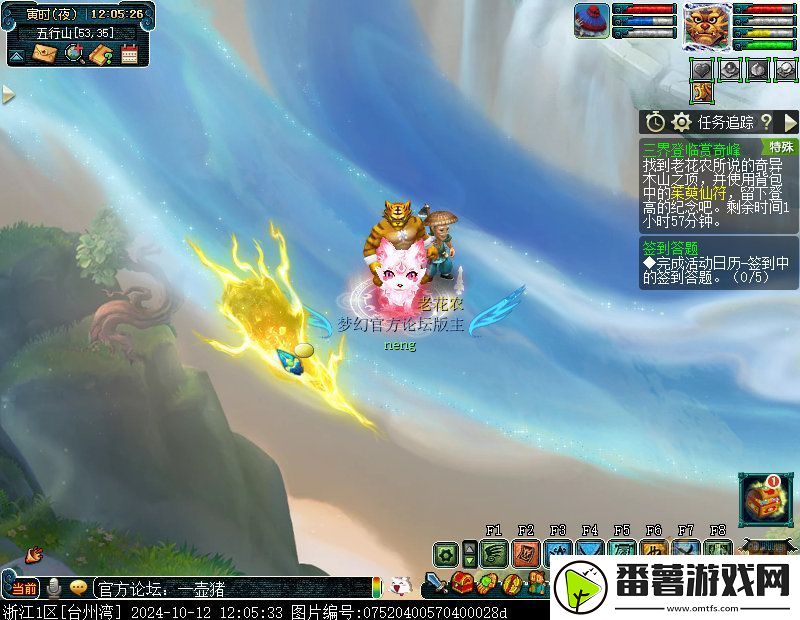
Task: Collapse the quest tracker with arrow
Action: click(790, 122)
